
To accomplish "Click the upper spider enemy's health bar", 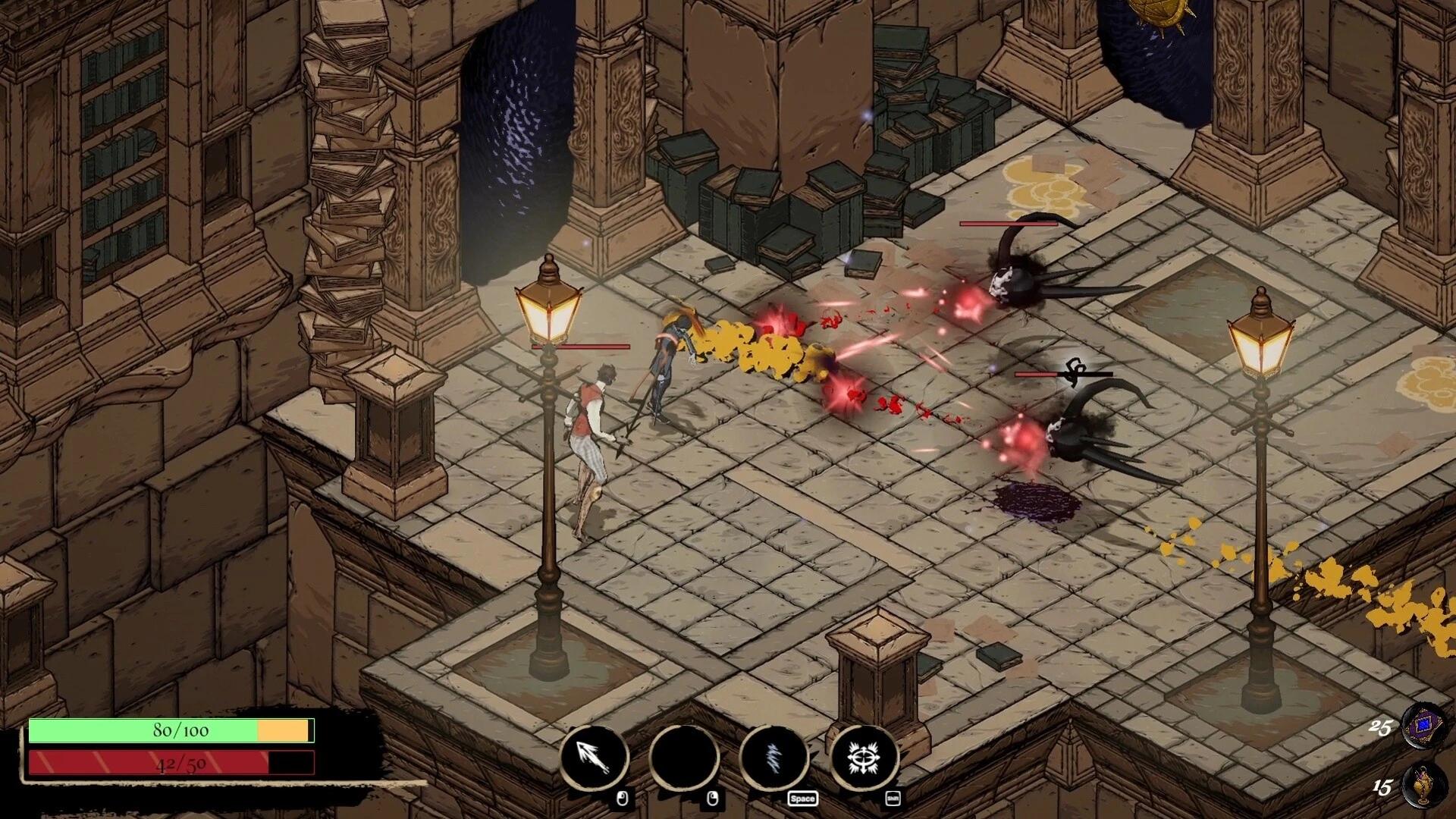I will (x=1009, y=224).
